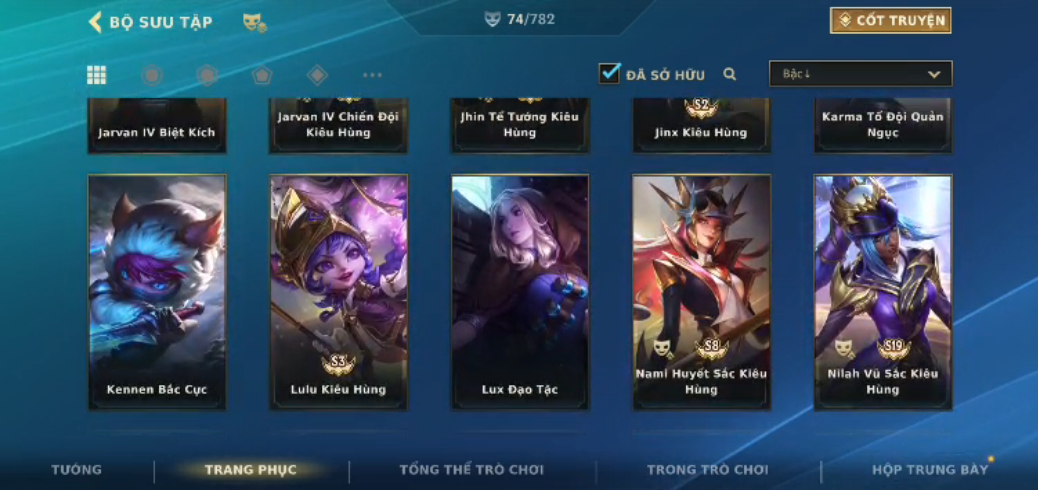Select Nami Huyết Sắc Kiêu Hùng card
This screenshot has height=490, width=1038.
point(701,292)
